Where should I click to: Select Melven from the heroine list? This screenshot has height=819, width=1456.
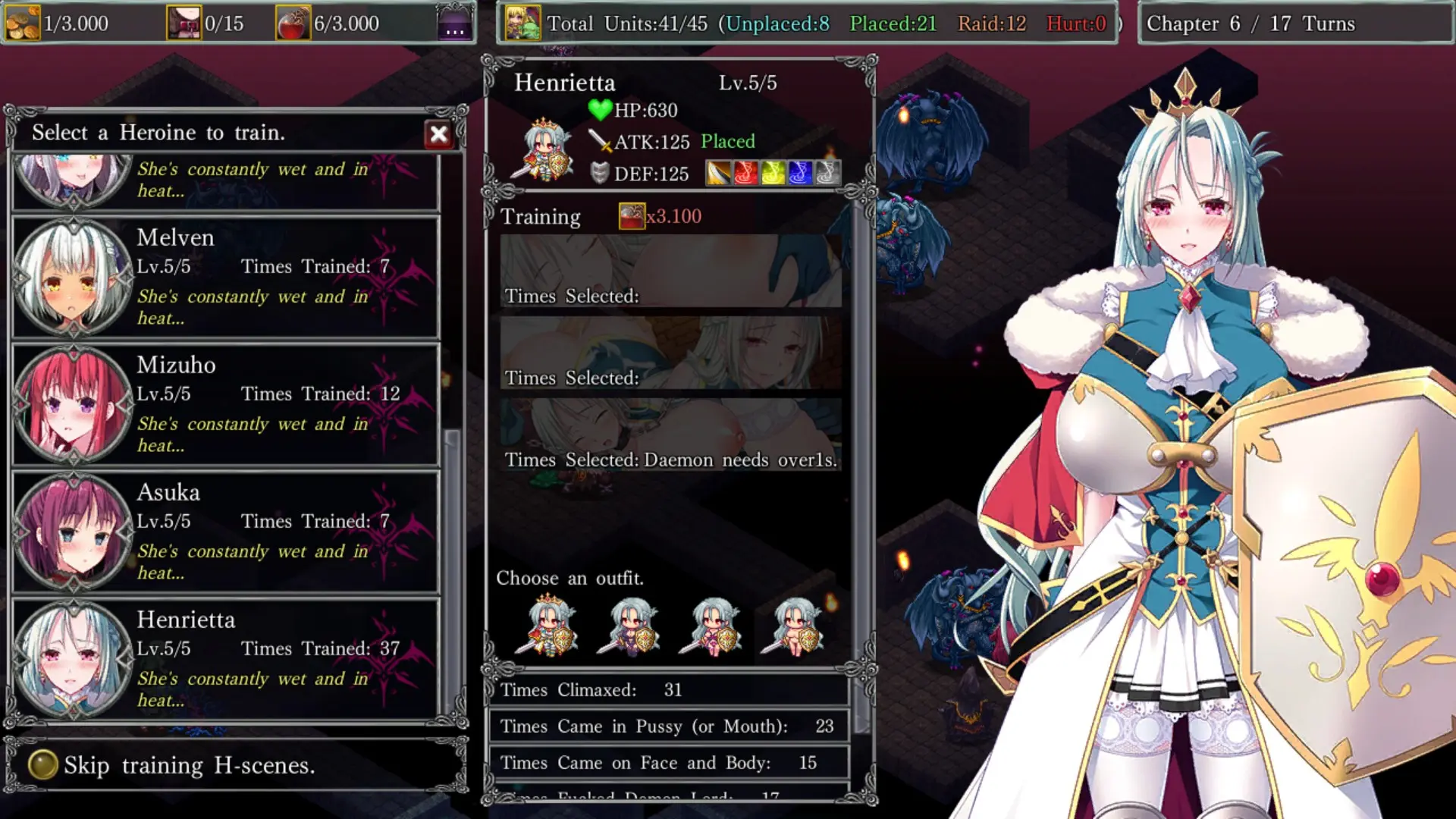(225, 277)
